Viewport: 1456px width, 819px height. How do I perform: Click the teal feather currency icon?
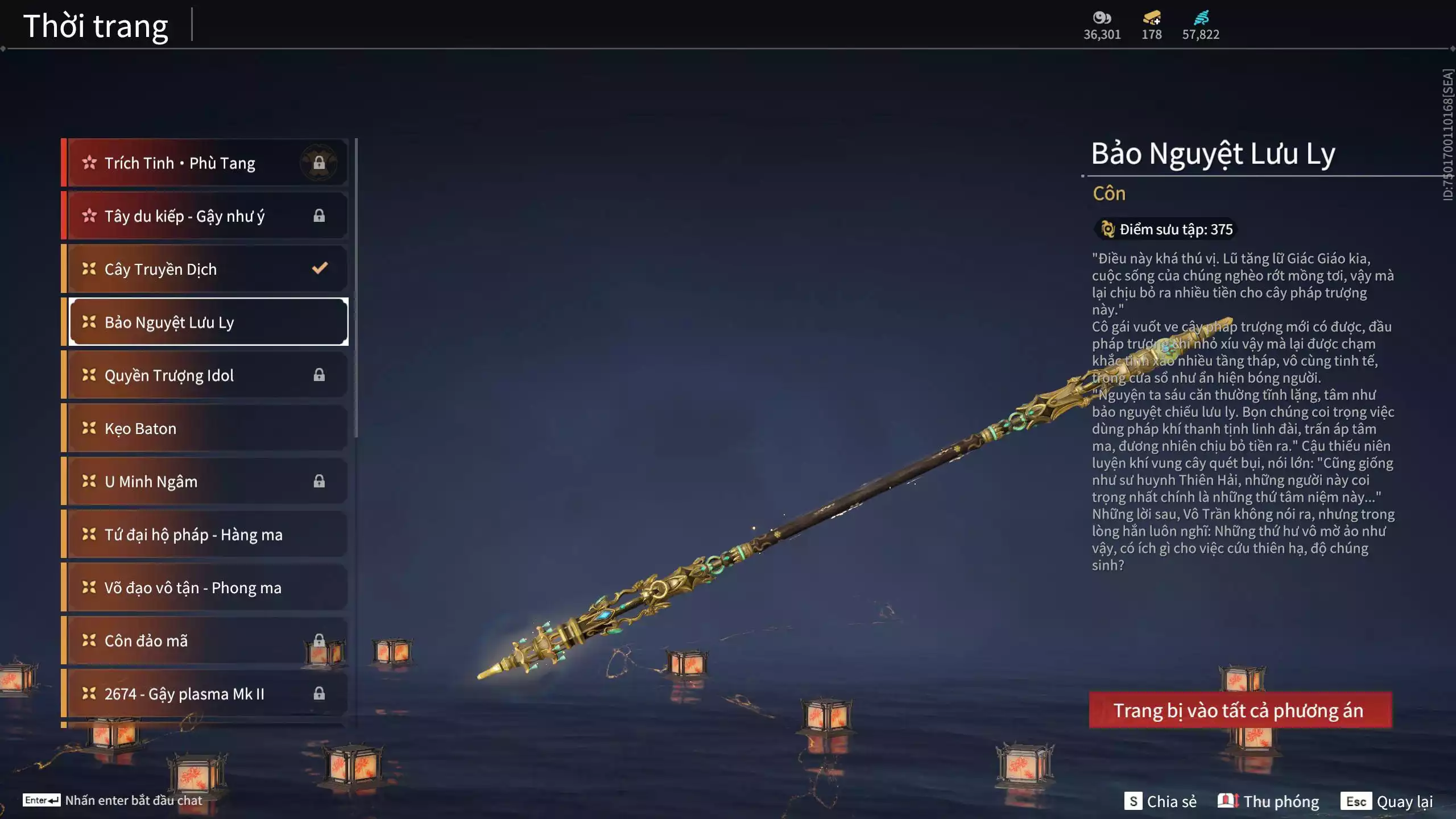[1201, 18]
